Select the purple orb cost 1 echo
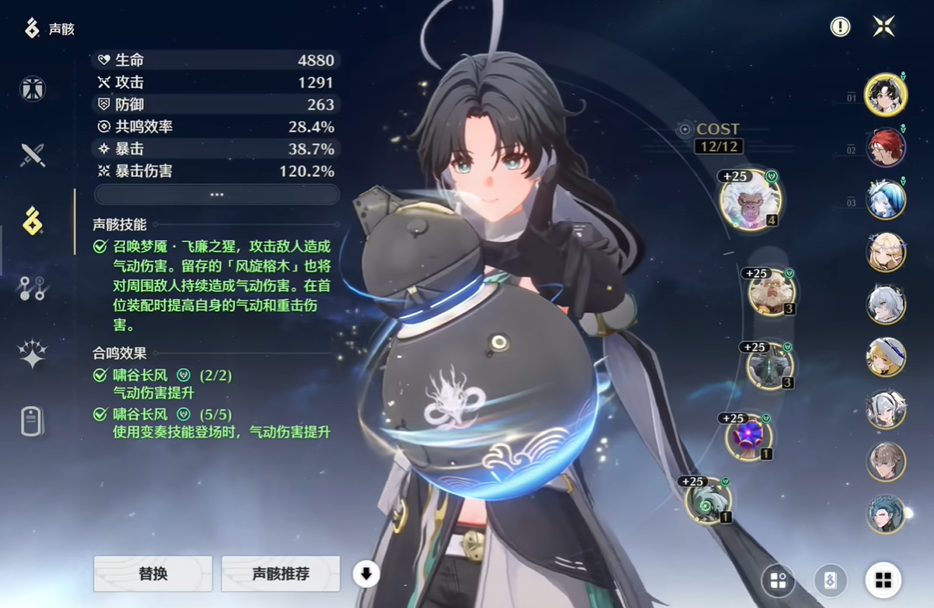934x608 pixels. [748, 438]
